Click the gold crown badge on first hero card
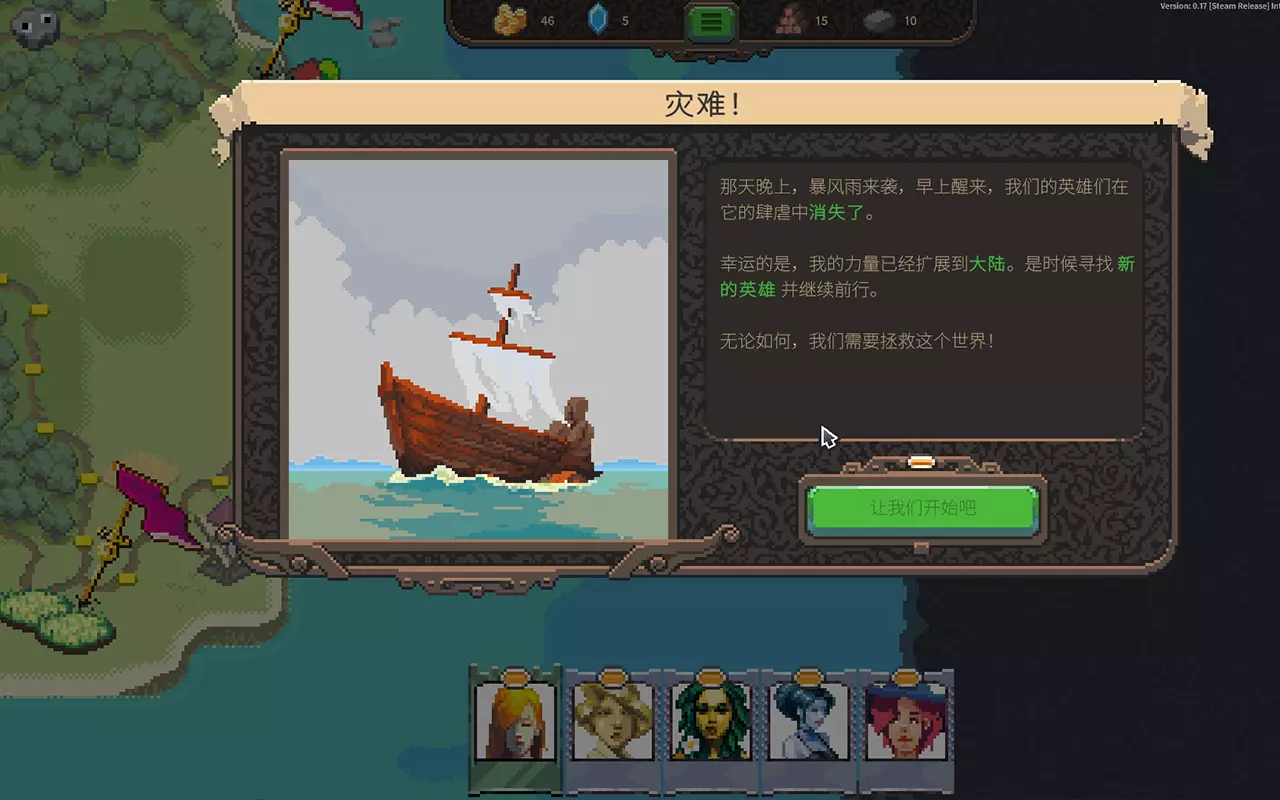The width and height of the screenshot is (1280, 800). pos(514,677)
